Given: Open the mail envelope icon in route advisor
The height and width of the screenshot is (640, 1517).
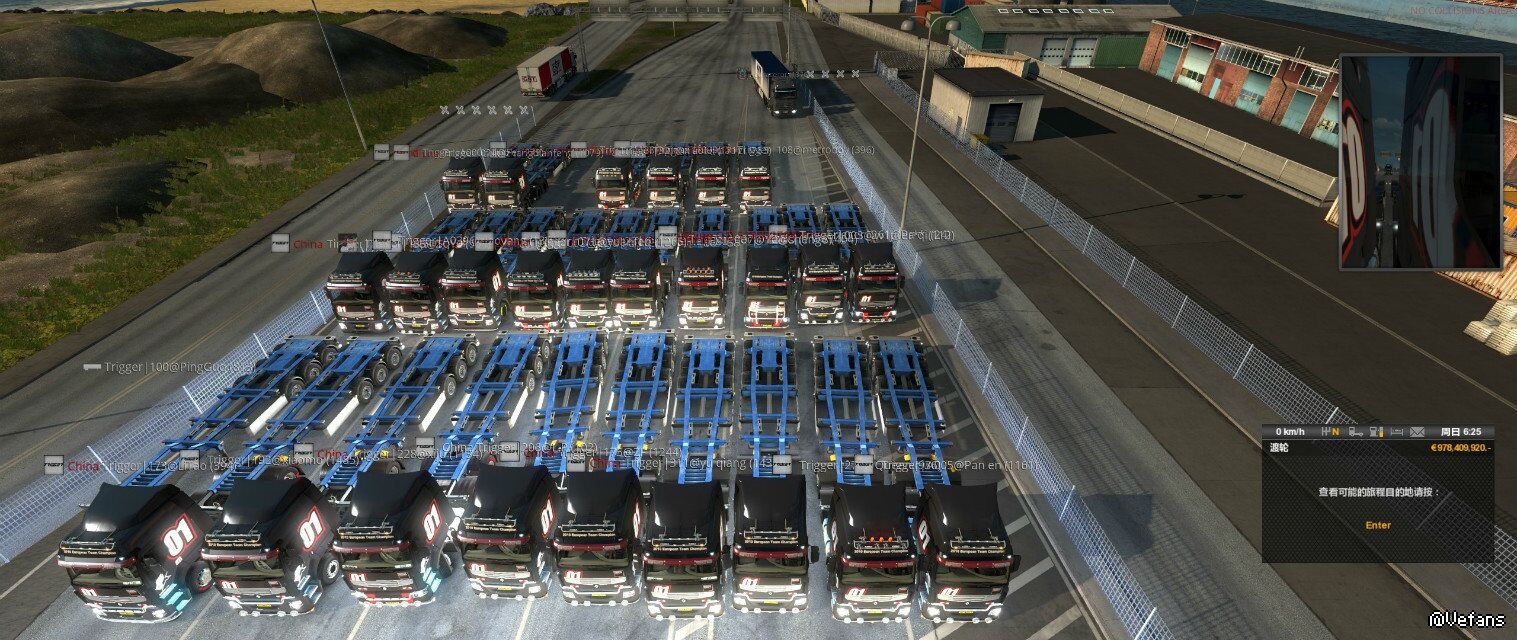Looking at the screenshot, I should pos(1417,432).
